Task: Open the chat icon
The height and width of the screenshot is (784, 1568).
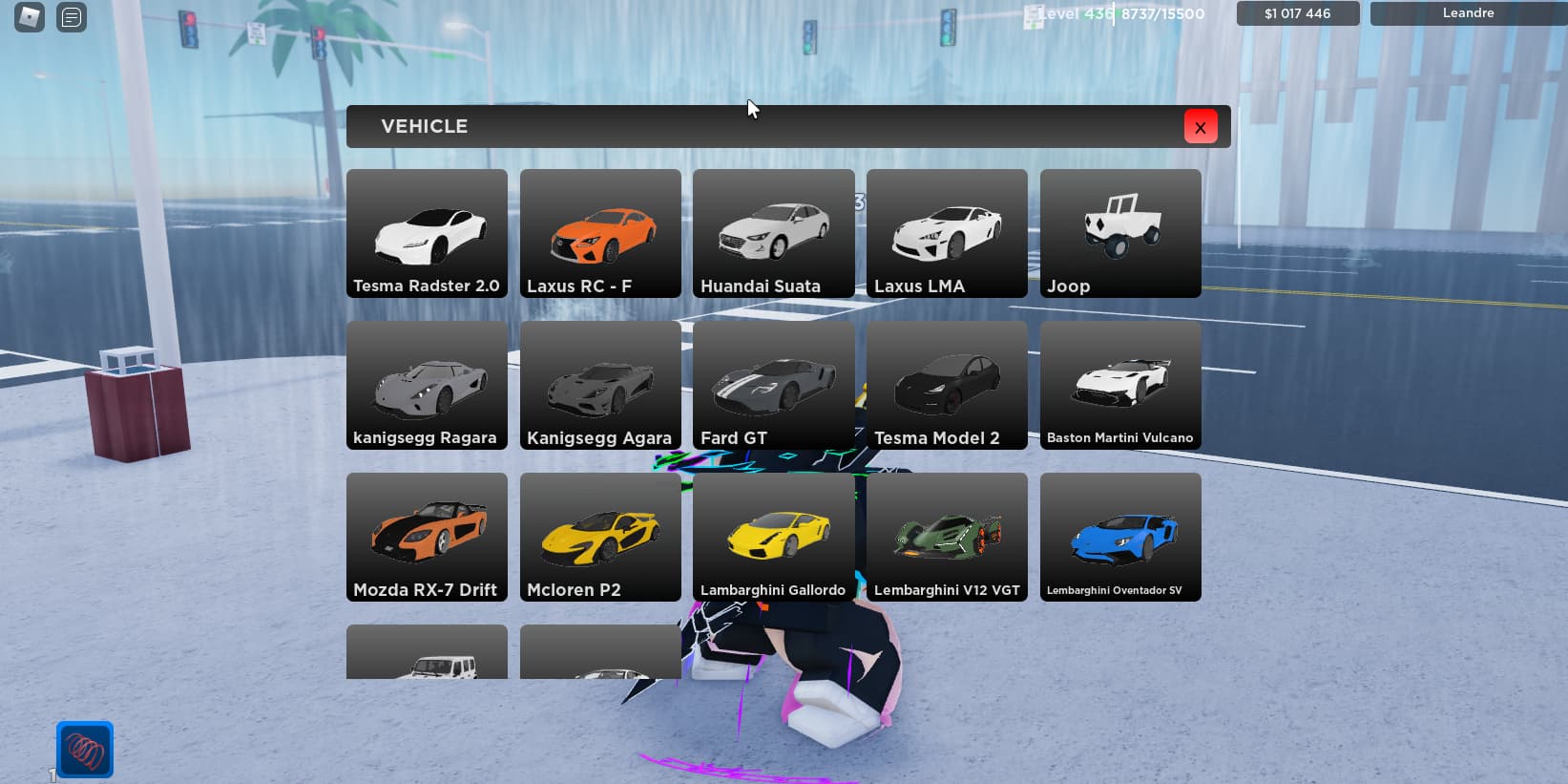Action: (71, 17)
